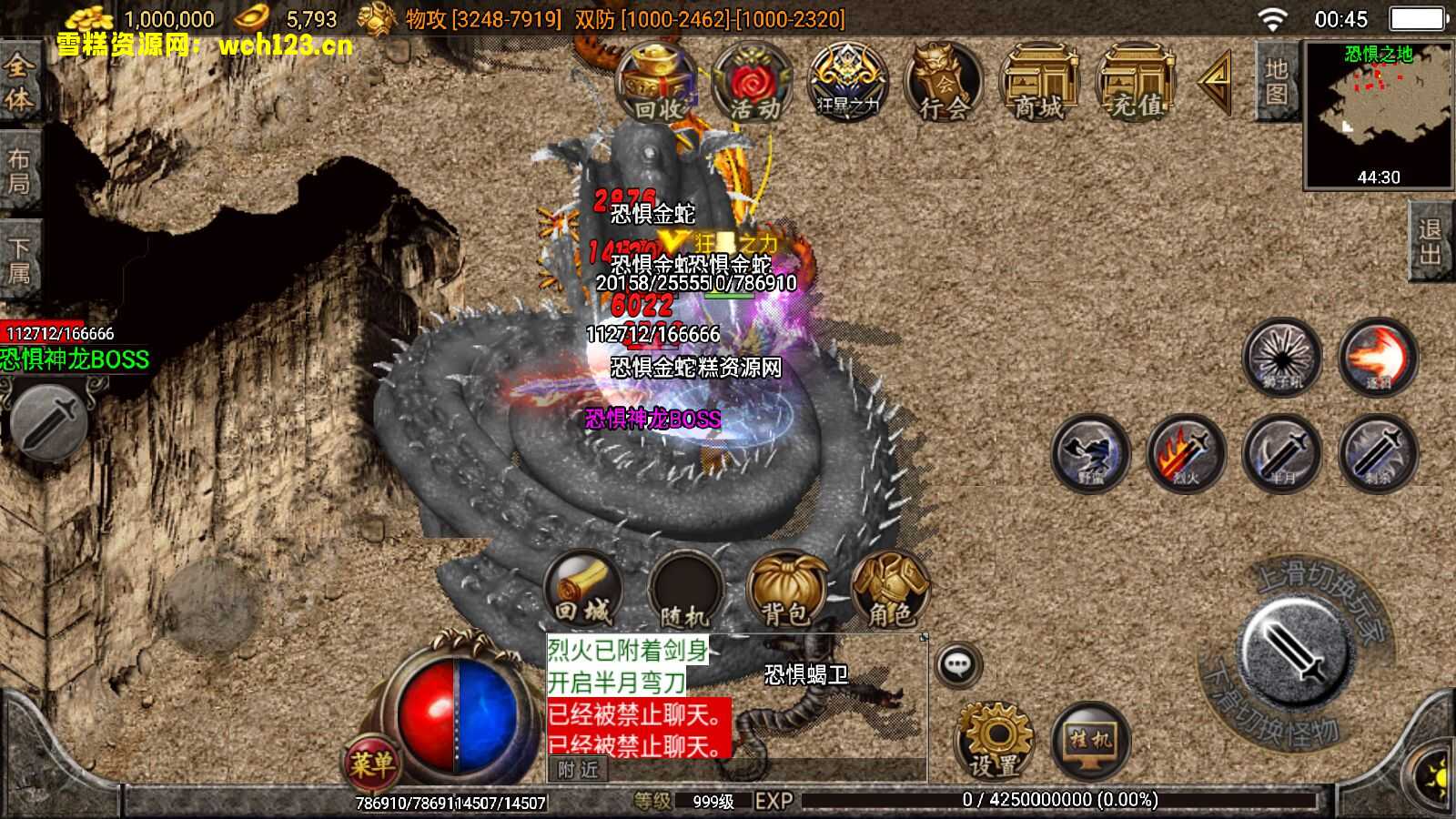Exit the area with 退出
This screenshot has width=1456, height=819.
pos(1431,242)
